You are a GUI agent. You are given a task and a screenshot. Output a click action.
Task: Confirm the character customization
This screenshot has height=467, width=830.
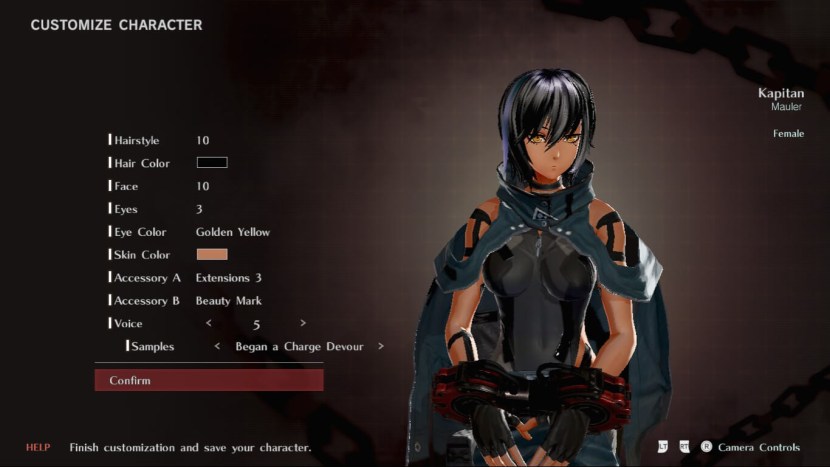pos(209,380)
